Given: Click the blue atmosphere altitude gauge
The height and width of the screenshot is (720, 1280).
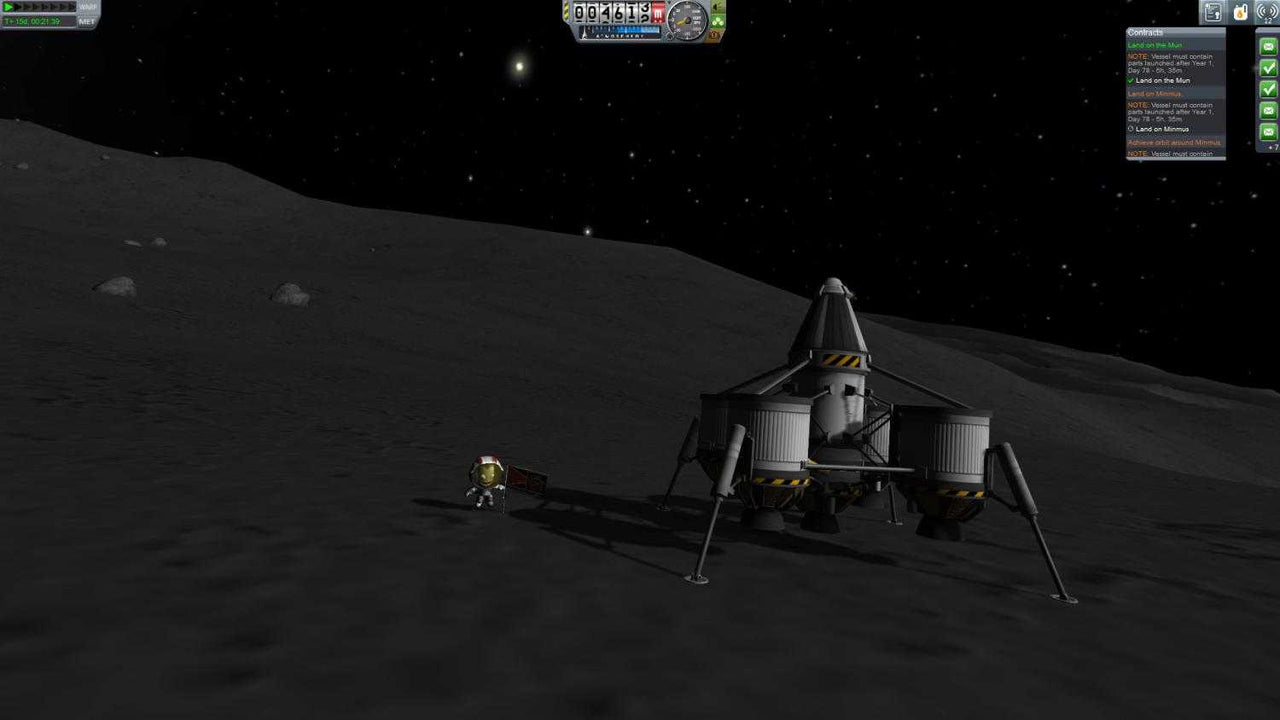Looking at the screenshot, I should pyautogui.click(x=620, y=29).
